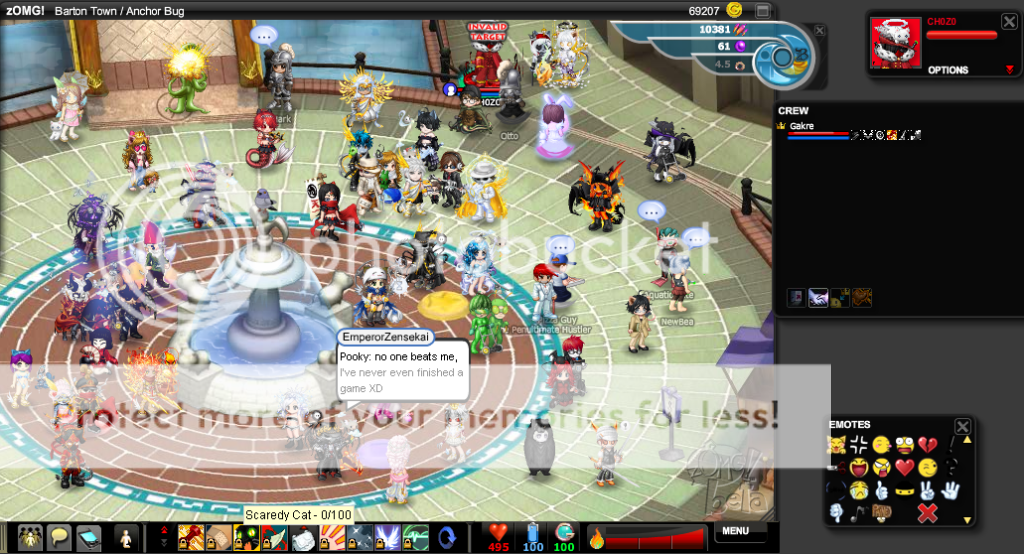The image size is (1024, 554).
Task: Select the red heart emote
Action: point(904,467)
